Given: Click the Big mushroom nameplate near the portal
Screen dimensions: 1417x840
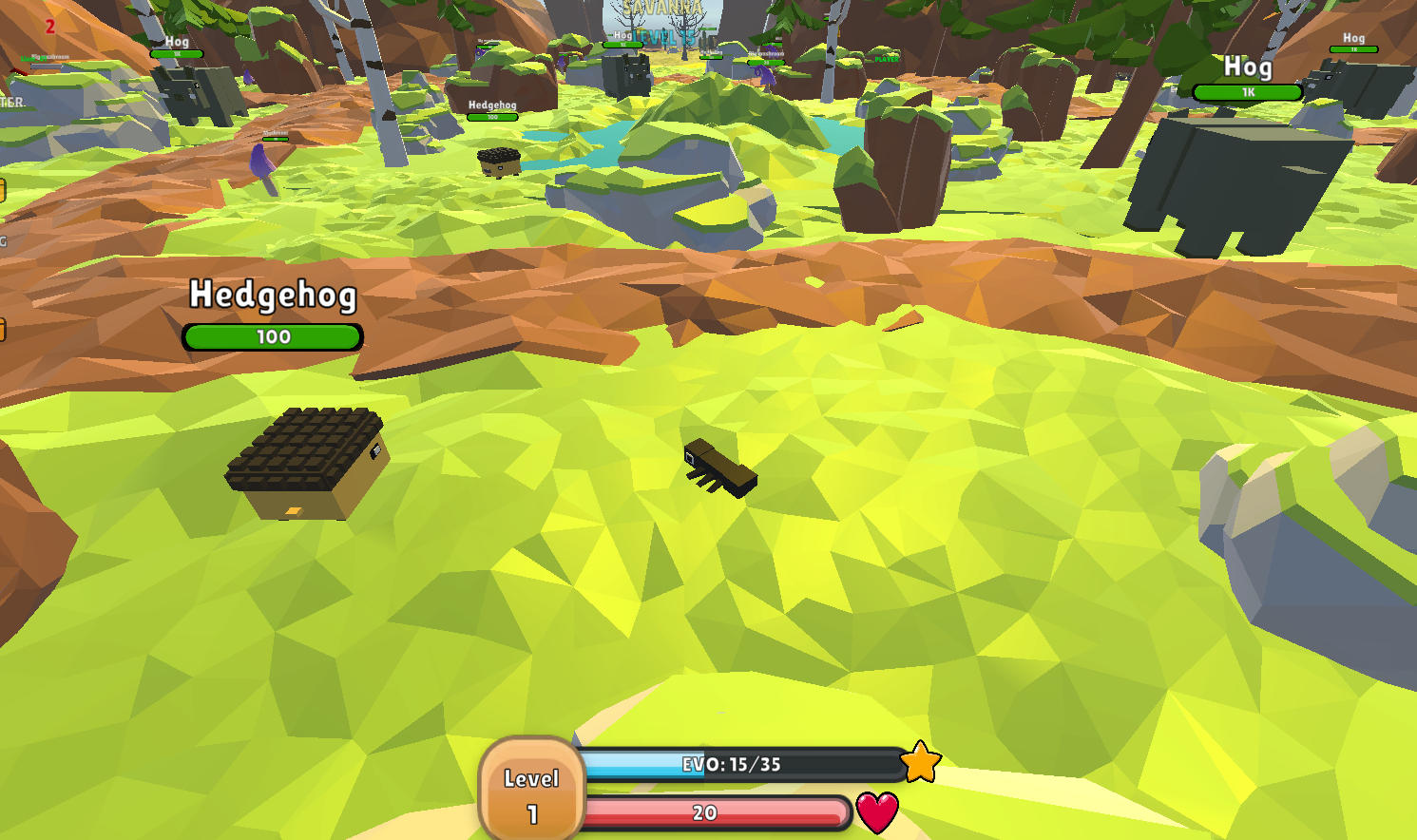Looking at the screenshot, I should 766,53.
